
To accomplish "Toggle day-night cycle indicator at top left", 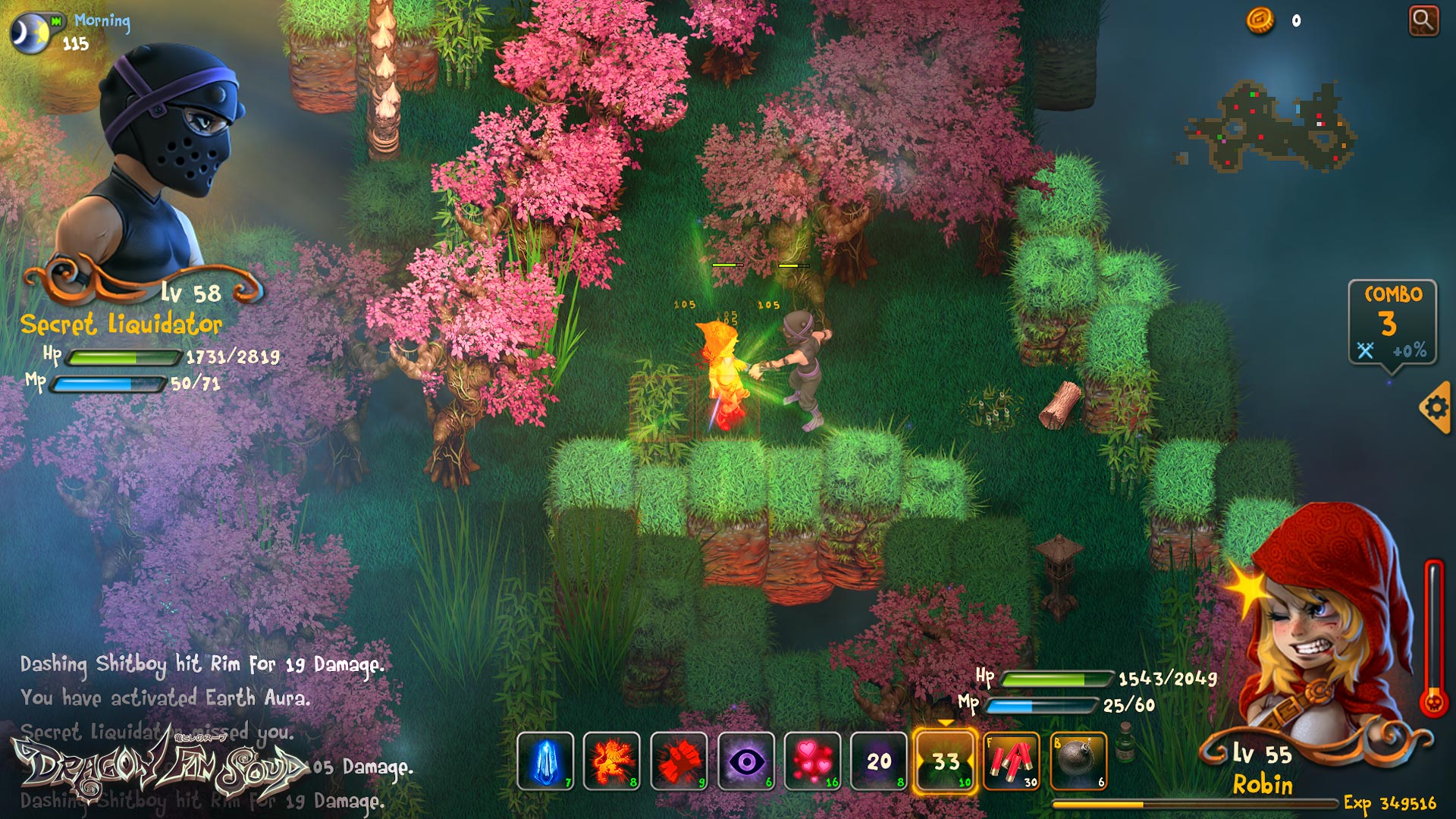I will coord(30,32).
